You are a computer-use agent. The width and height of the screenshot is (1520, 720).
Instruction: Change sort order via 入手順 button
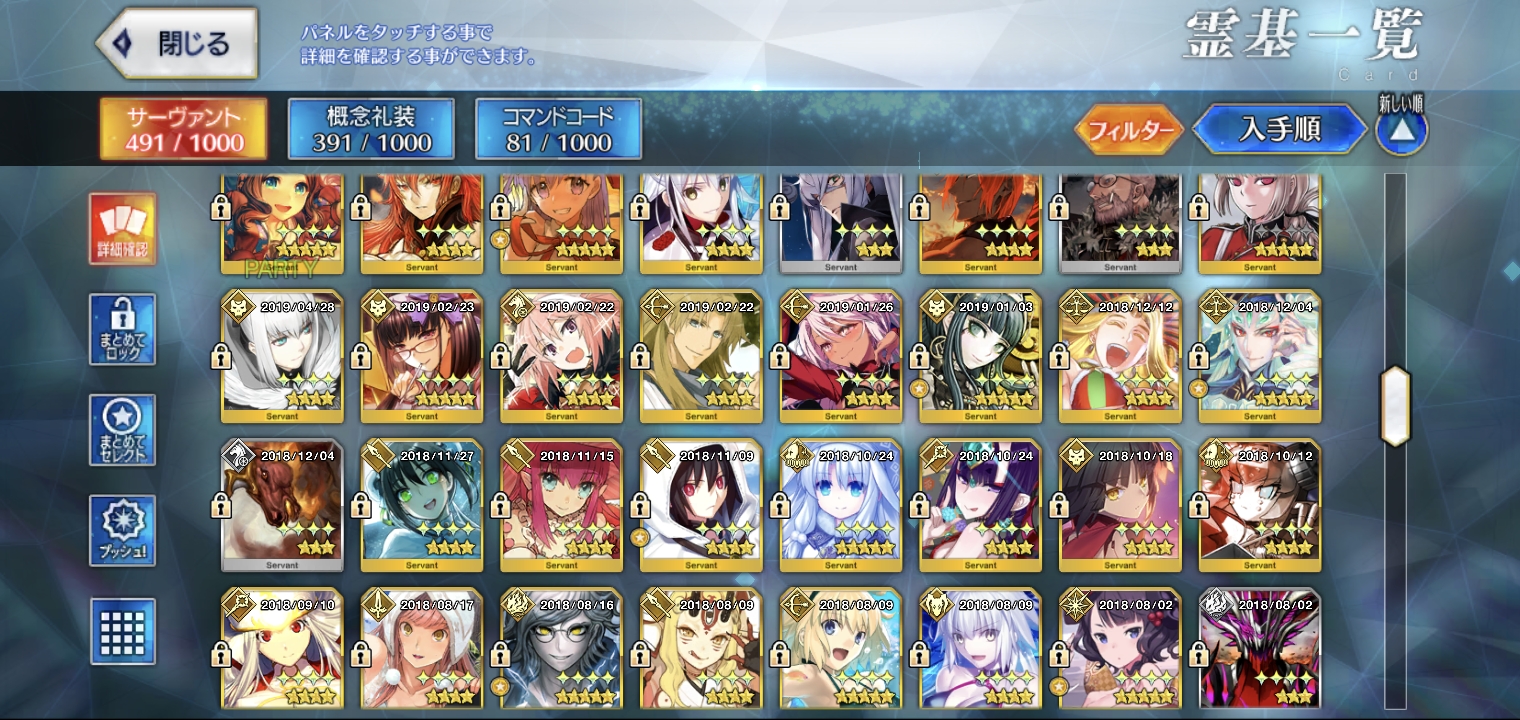[1280, 130]
